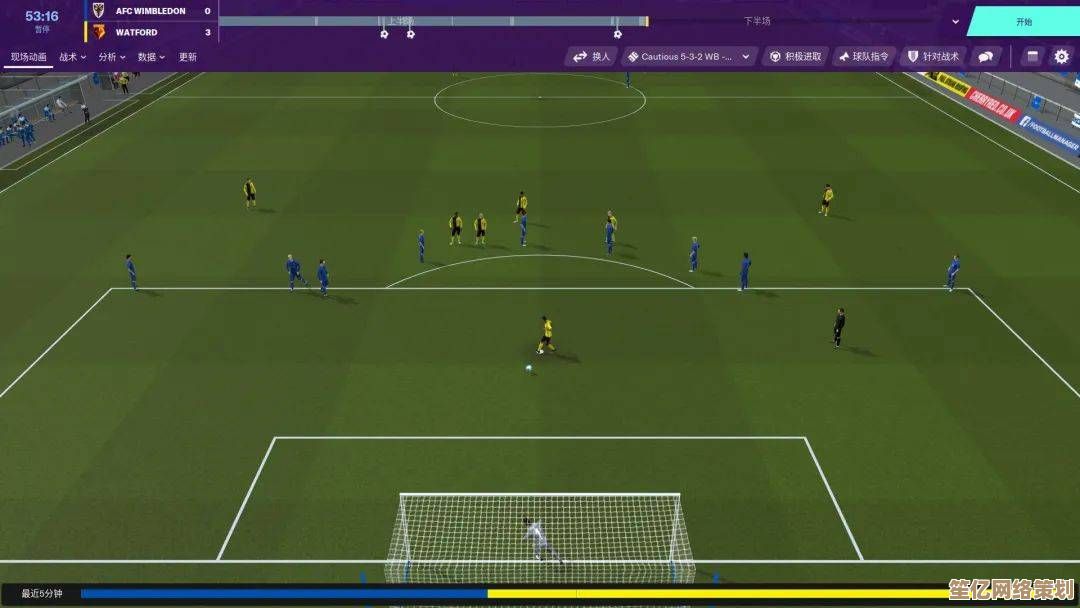Jump to the second-half goal marker on timeline
The image size is (1080, 608).
point(617,34)
